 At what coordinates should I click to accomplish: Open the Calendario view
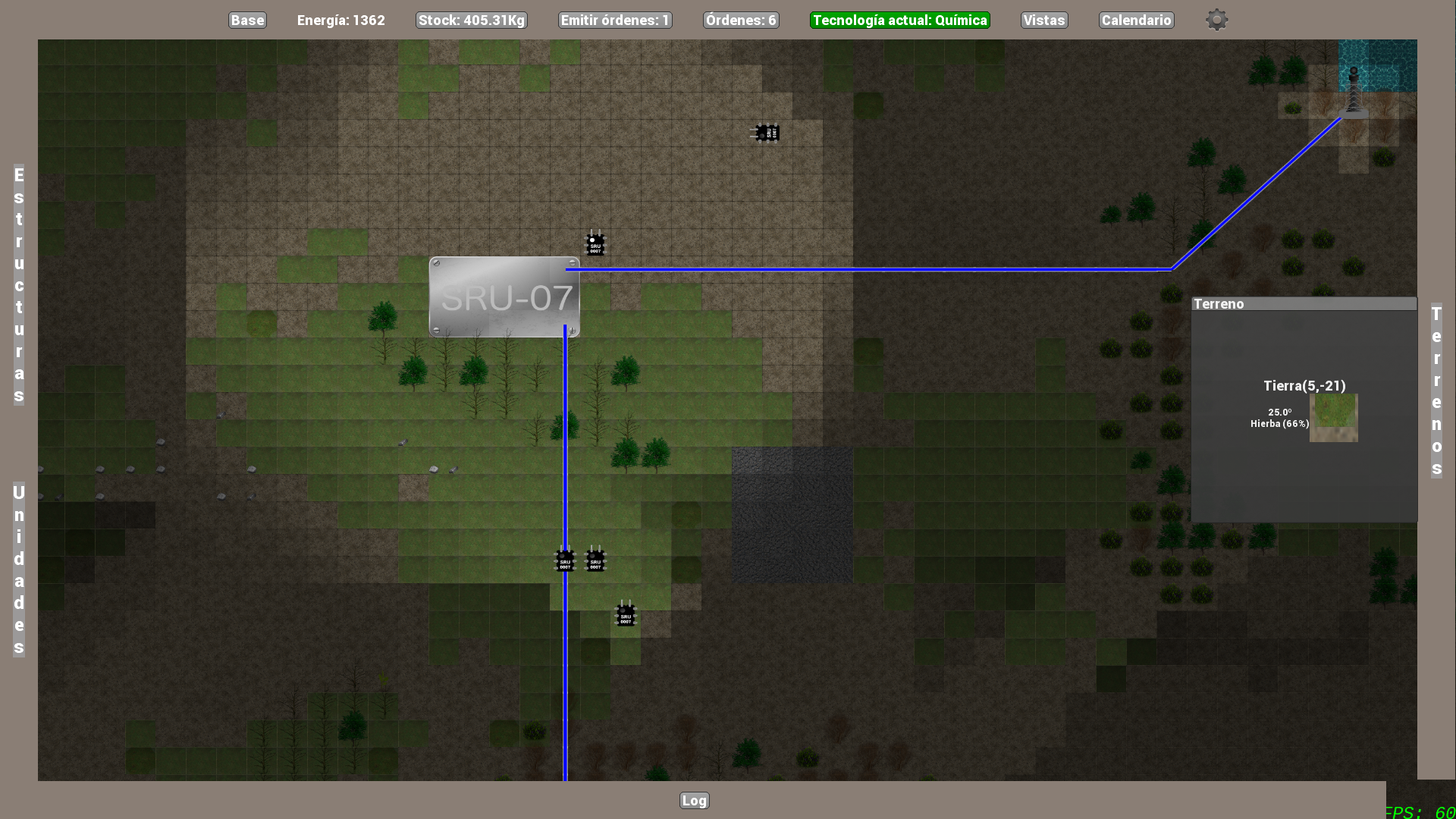[1135, 20]
